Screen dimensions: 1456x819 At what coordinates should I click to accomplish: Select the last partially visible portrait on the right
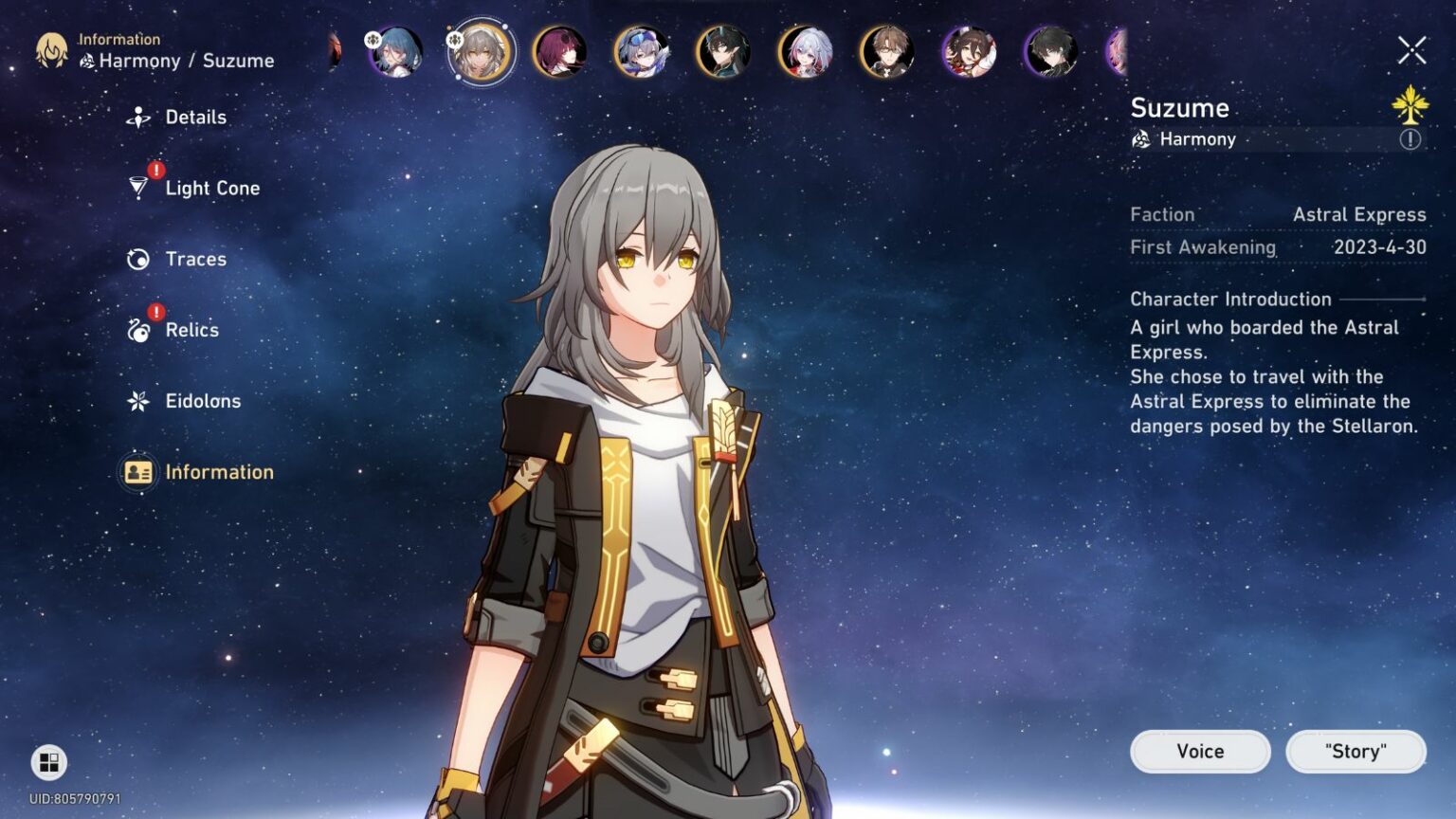click(1115, 54)
